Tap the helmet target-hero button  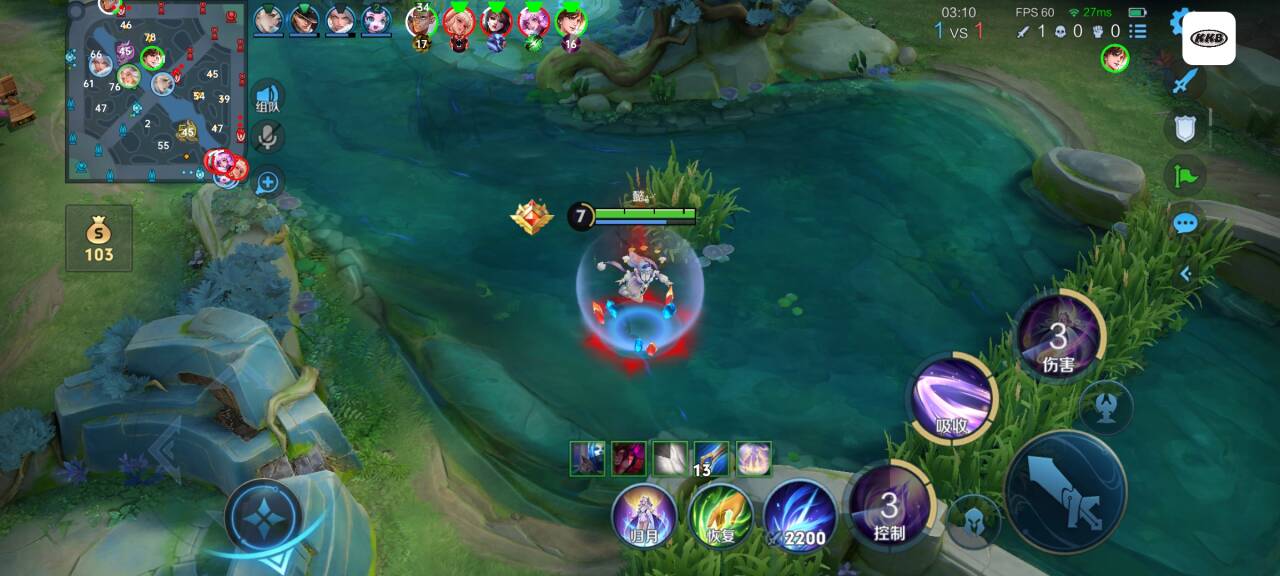coord(972,521)
